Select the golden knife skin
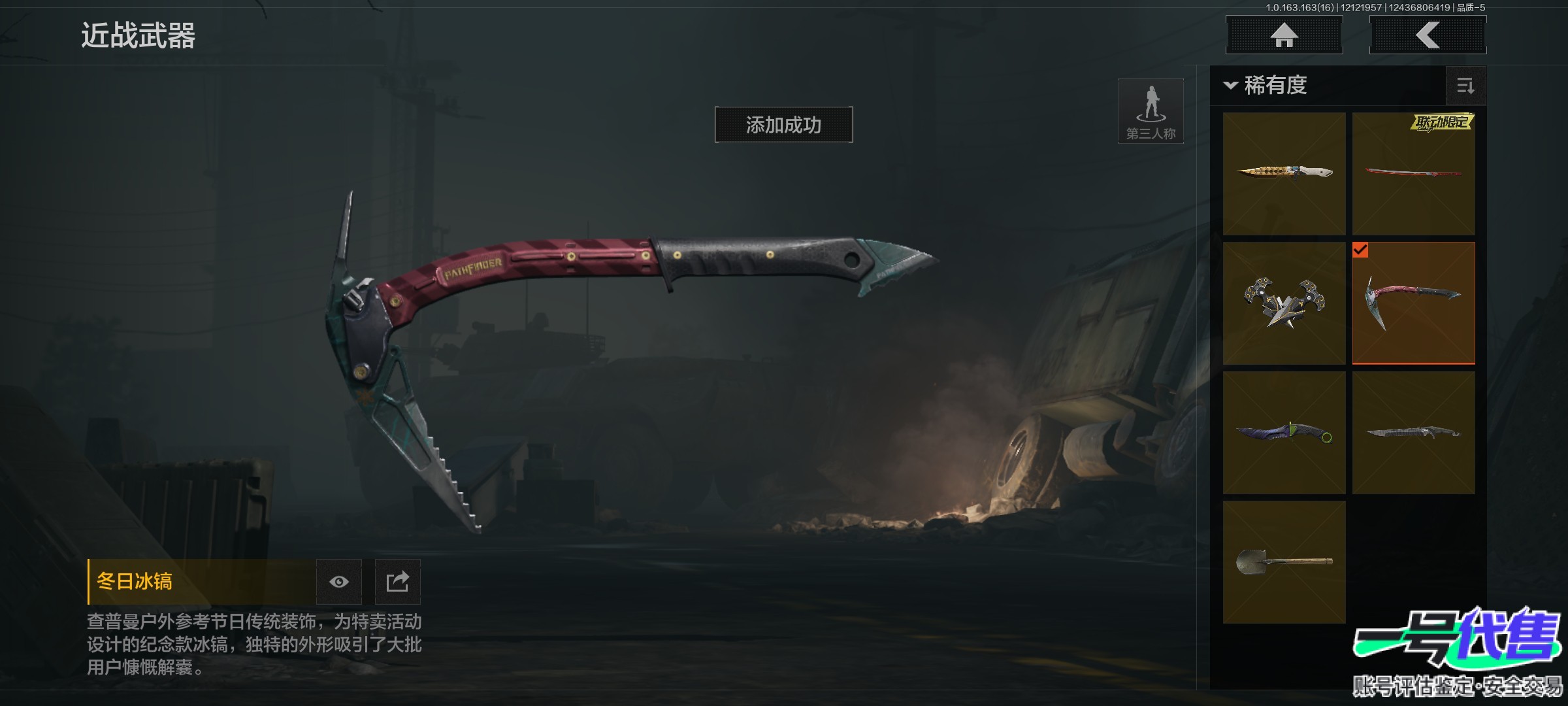 (x=1284, y=173)
